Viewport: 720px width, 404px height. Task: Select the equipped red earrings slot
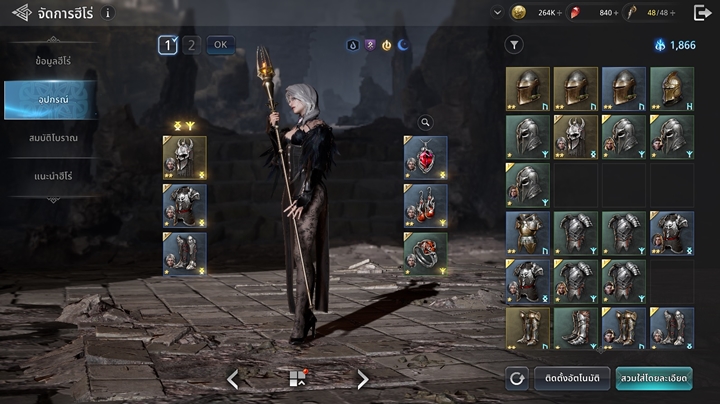(426, 205)
